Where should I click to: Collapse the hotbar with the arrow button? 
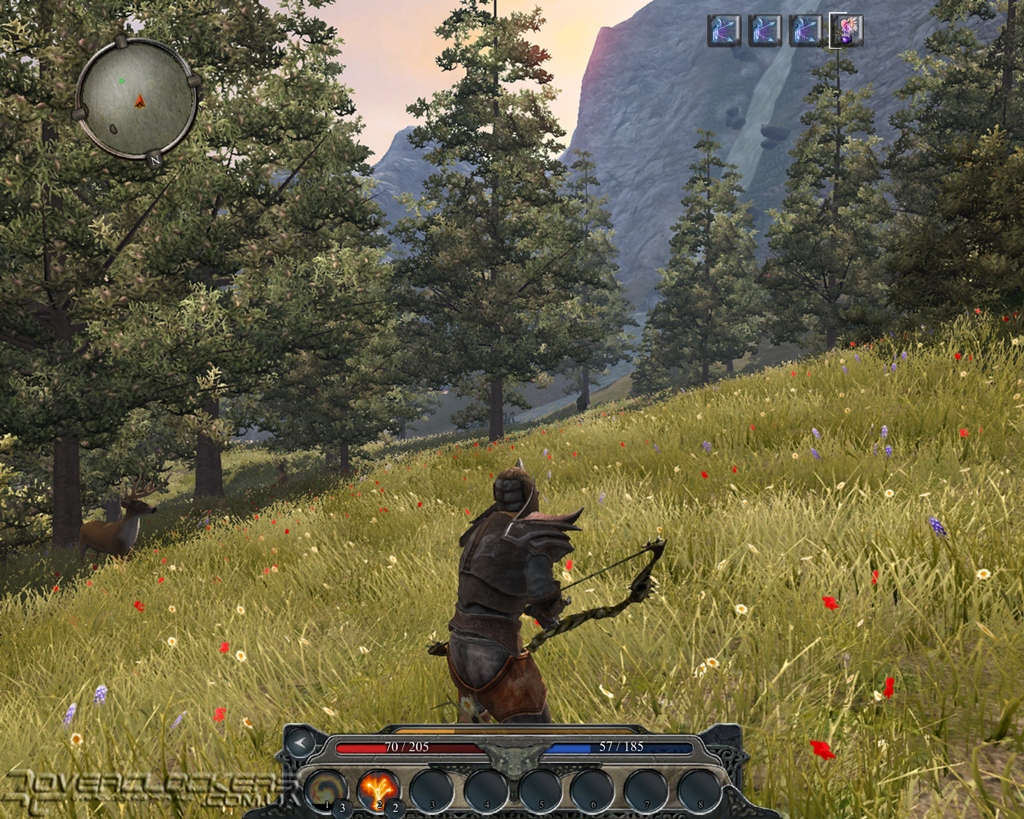(299, 742)
